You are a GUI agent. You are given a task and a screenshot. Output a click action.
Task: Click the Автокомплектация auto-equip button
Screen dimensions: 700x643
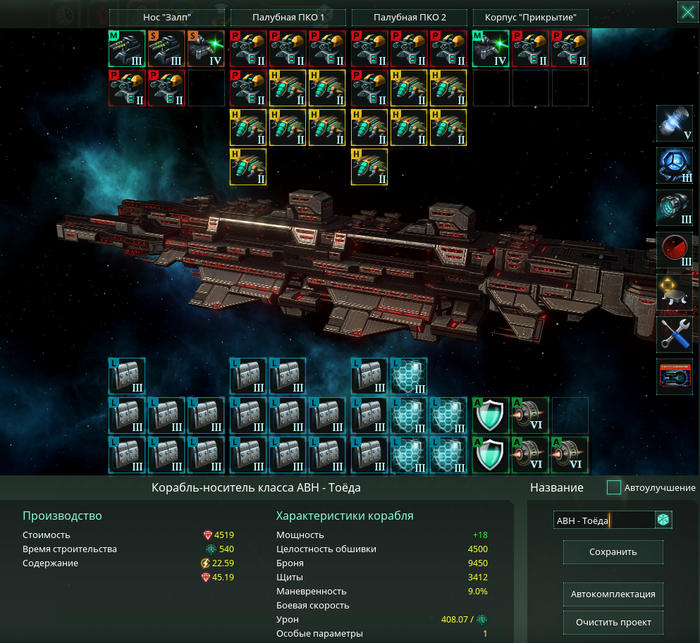613,594
